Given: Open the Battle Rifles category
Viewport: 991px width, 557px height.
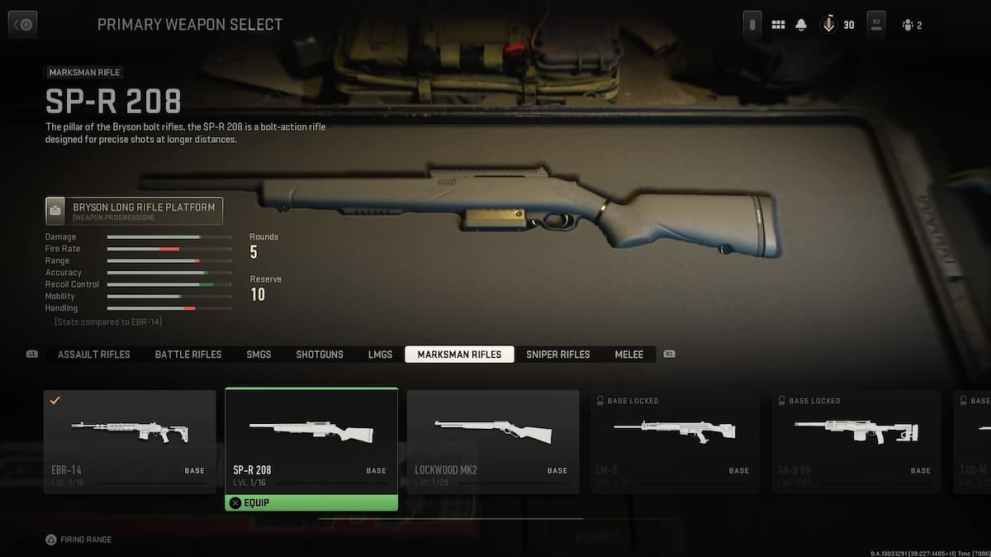Looking at the screenshot, I should click(188, 355).
